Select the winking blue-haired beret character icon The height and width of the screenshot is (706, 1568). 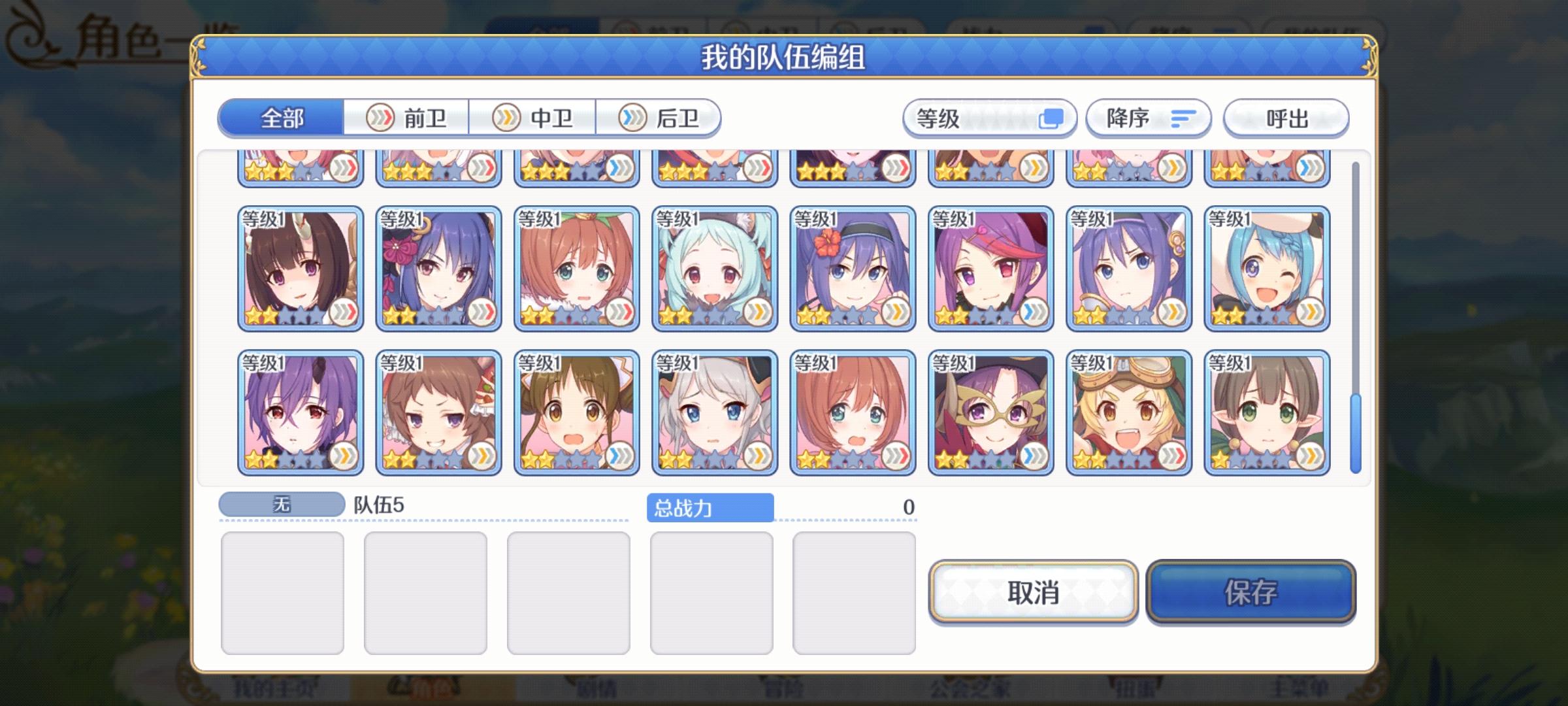(1267, 268)
